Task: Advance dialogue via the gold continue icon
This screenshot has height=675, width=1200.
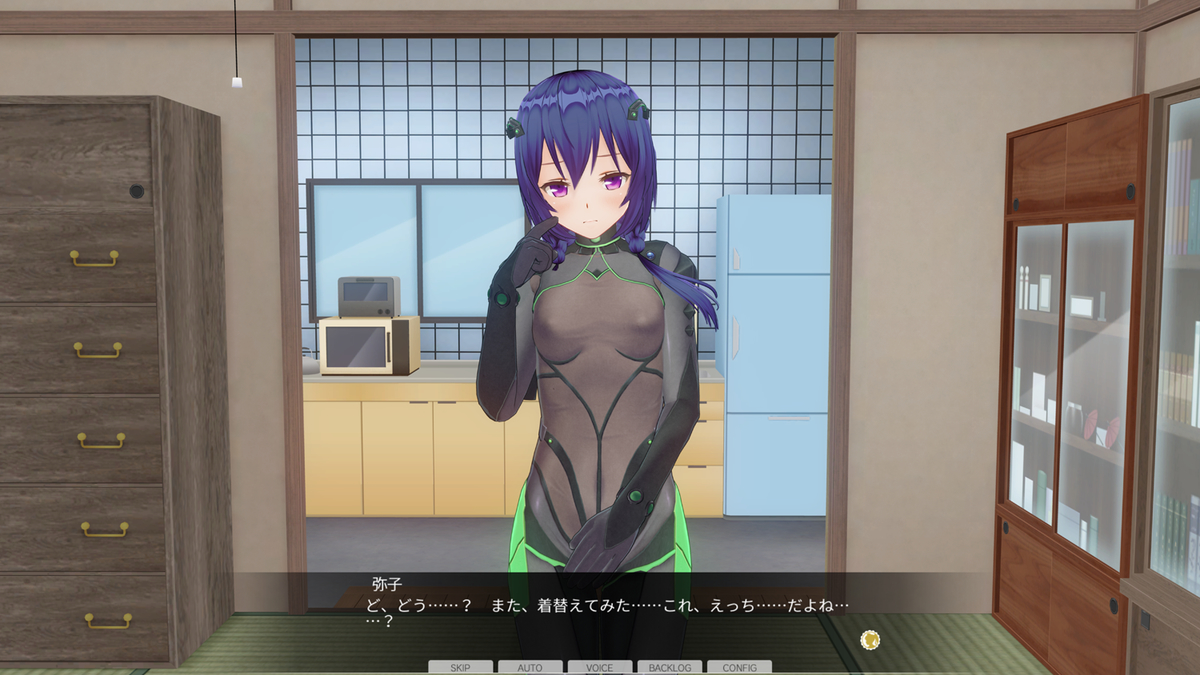Action: [x=869, y=638]
